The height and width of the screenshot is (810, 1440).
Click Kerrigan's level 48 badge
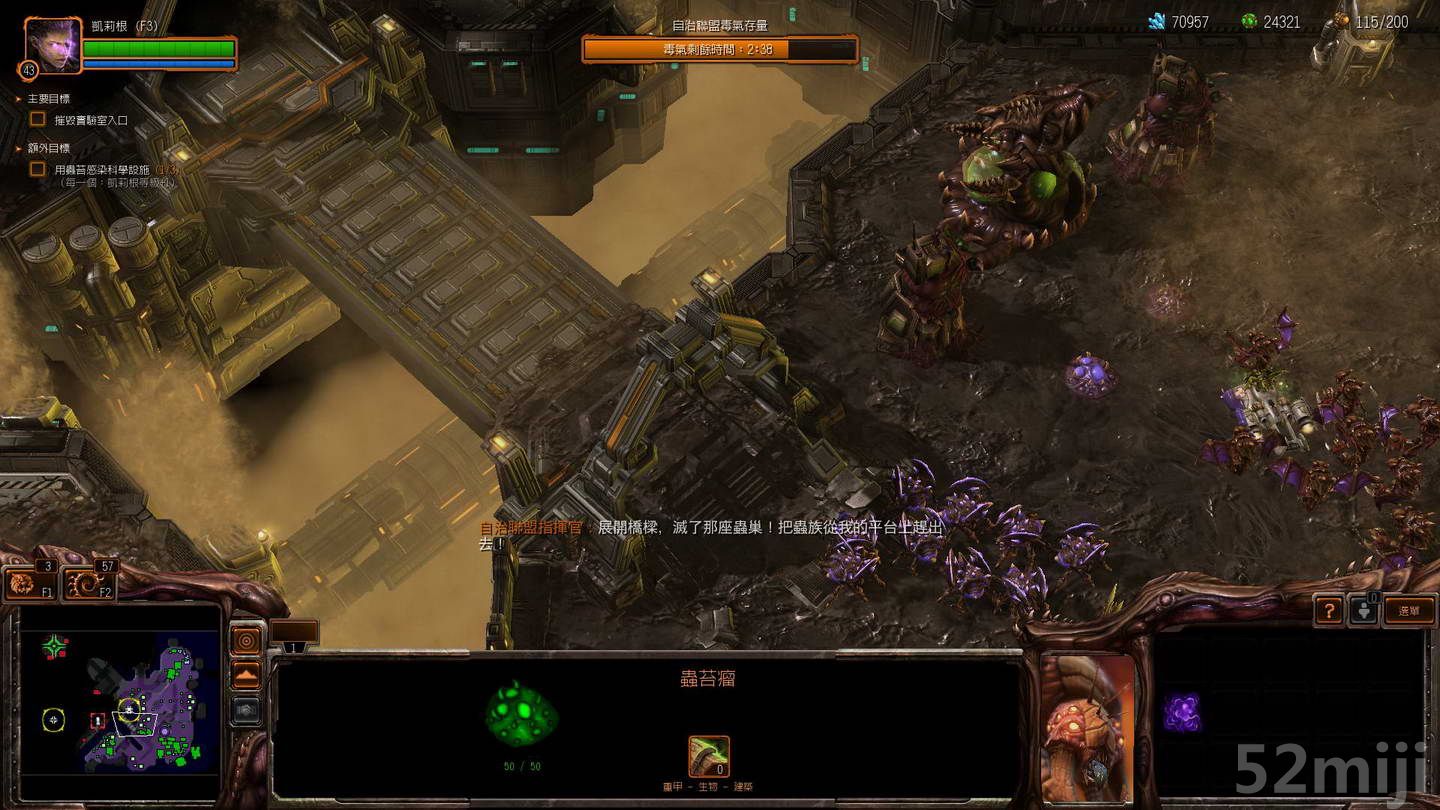click(x=29, y=69)
